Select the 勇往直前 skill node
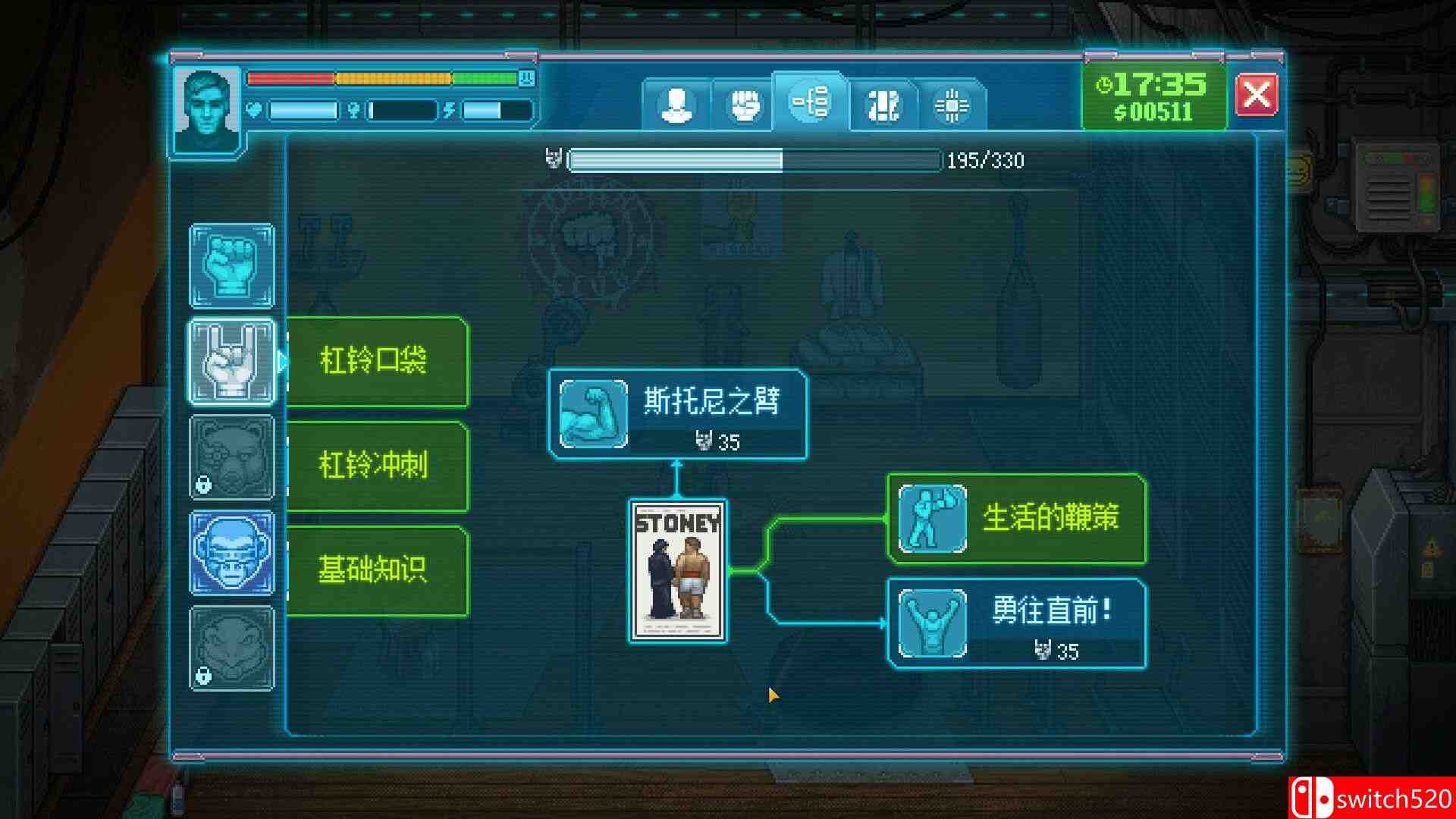1456x819 pixels. pyautogui.click(x=1016, y=623)
